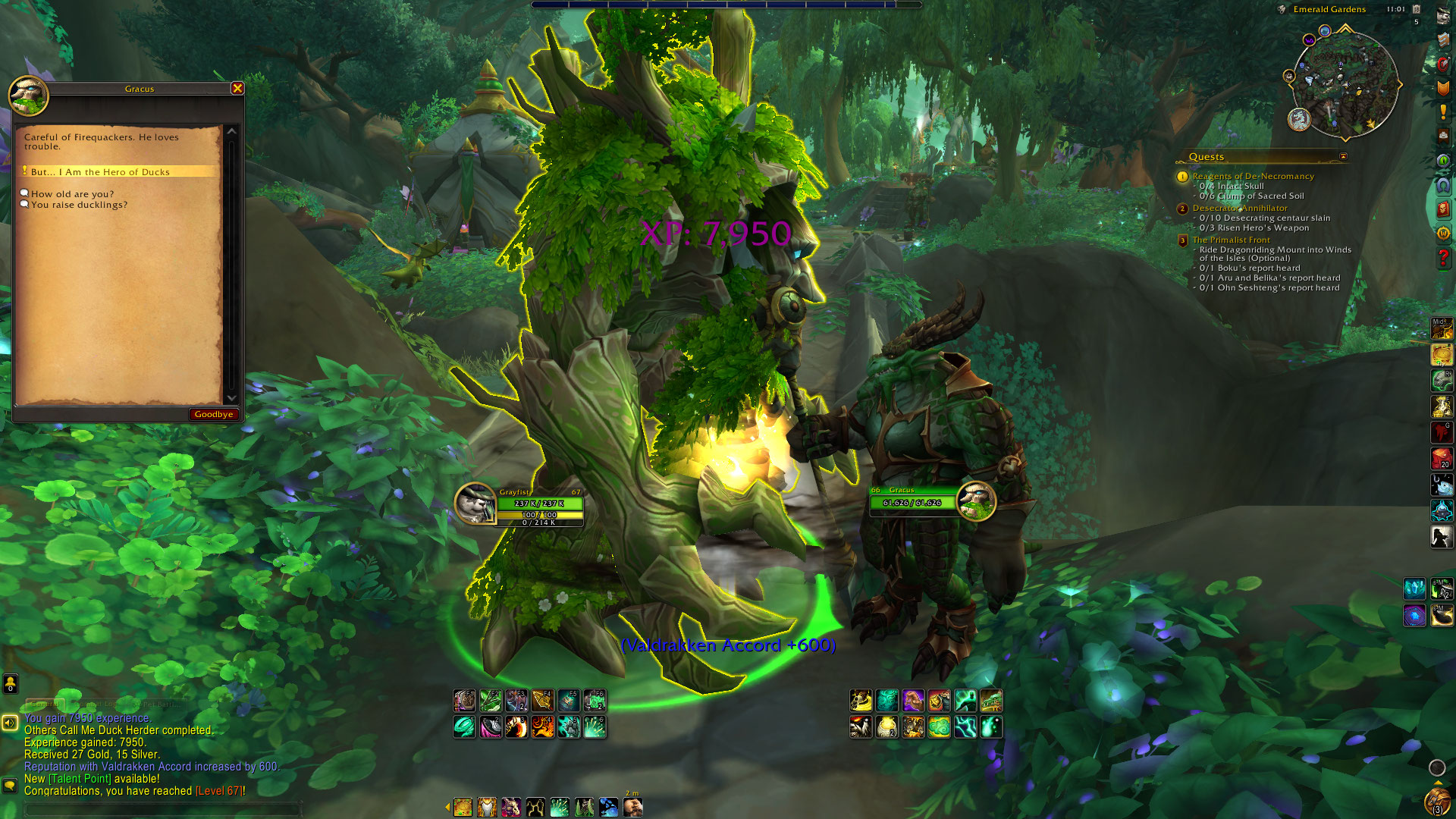The width and height of the screenshot is (1456, 819).
Task: Choose the 'You raise ducklings?' reply
Action: 79,205
